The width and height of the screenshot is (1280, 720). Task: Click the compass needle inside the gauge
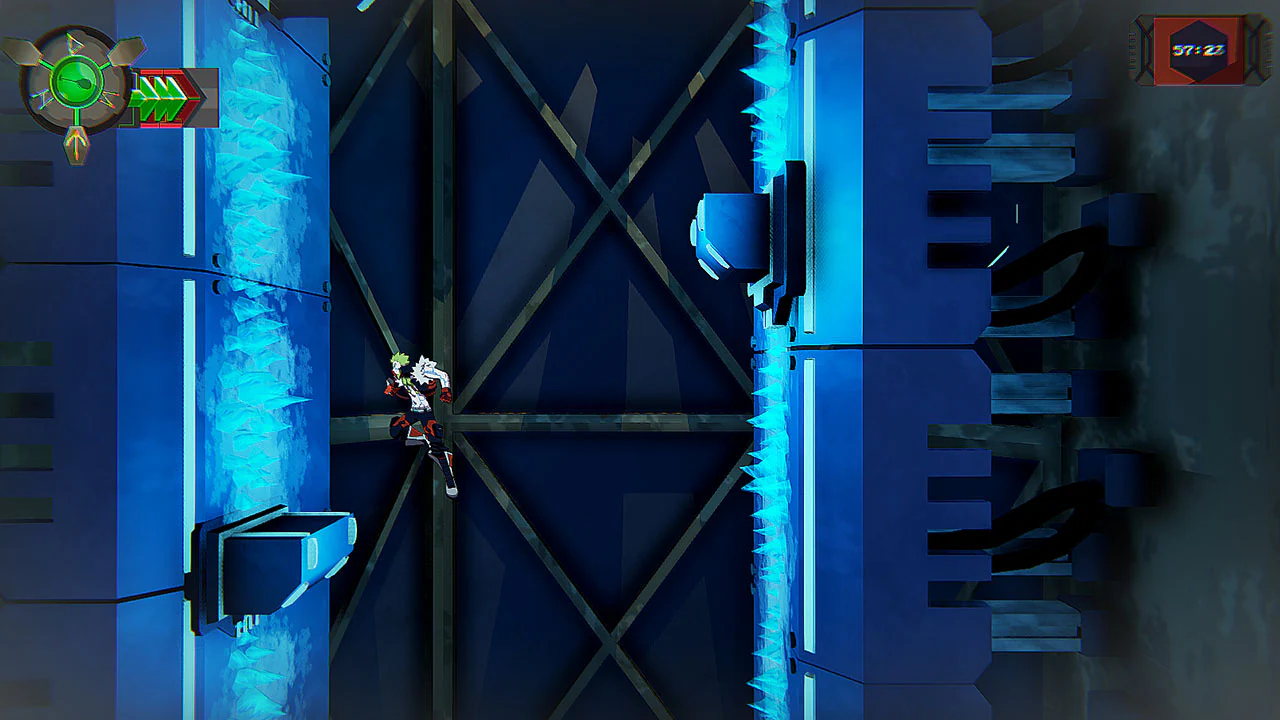[x=76, y=82]
